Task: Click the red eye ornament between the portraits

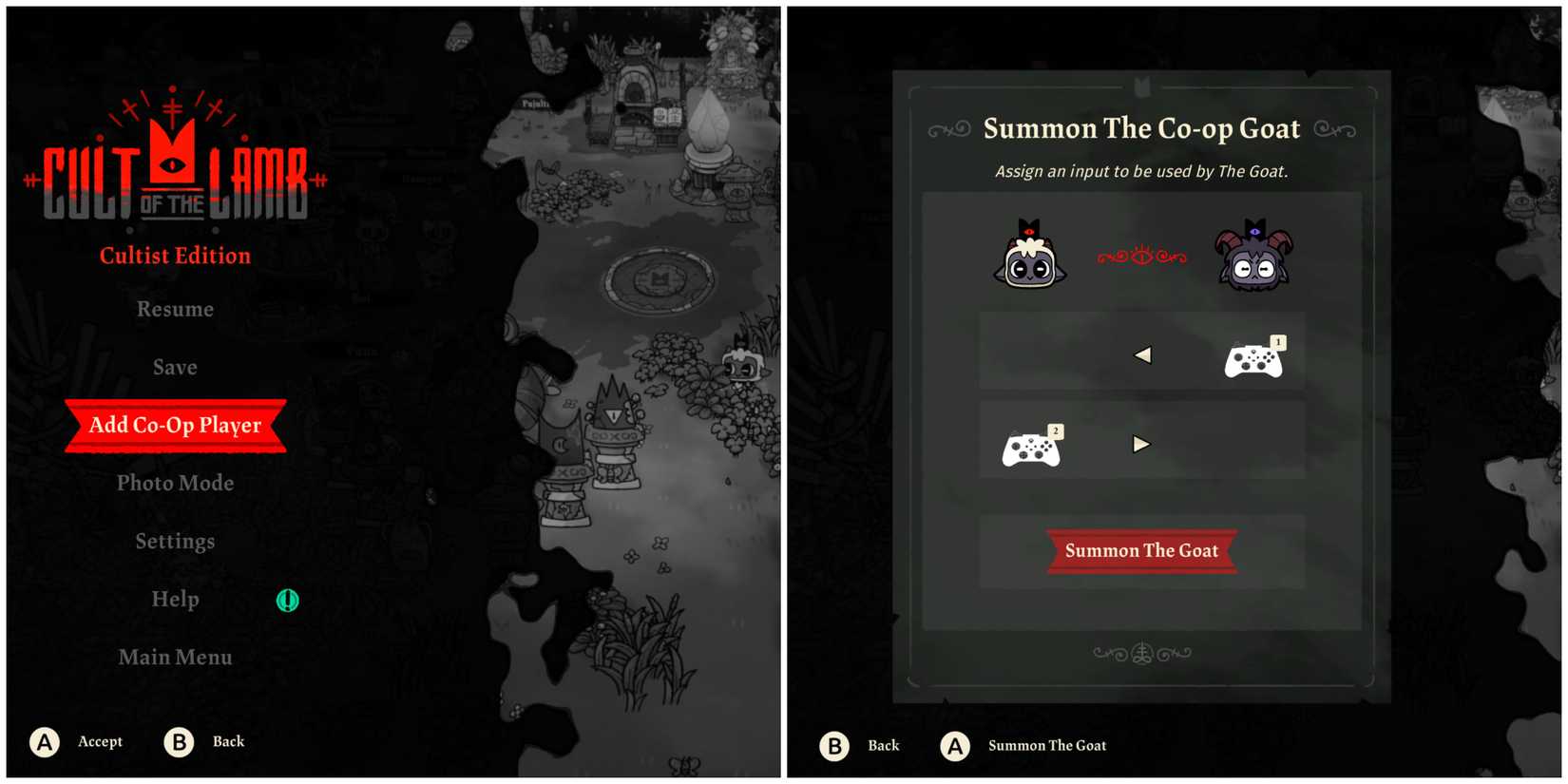Action: pos(1143,255)
